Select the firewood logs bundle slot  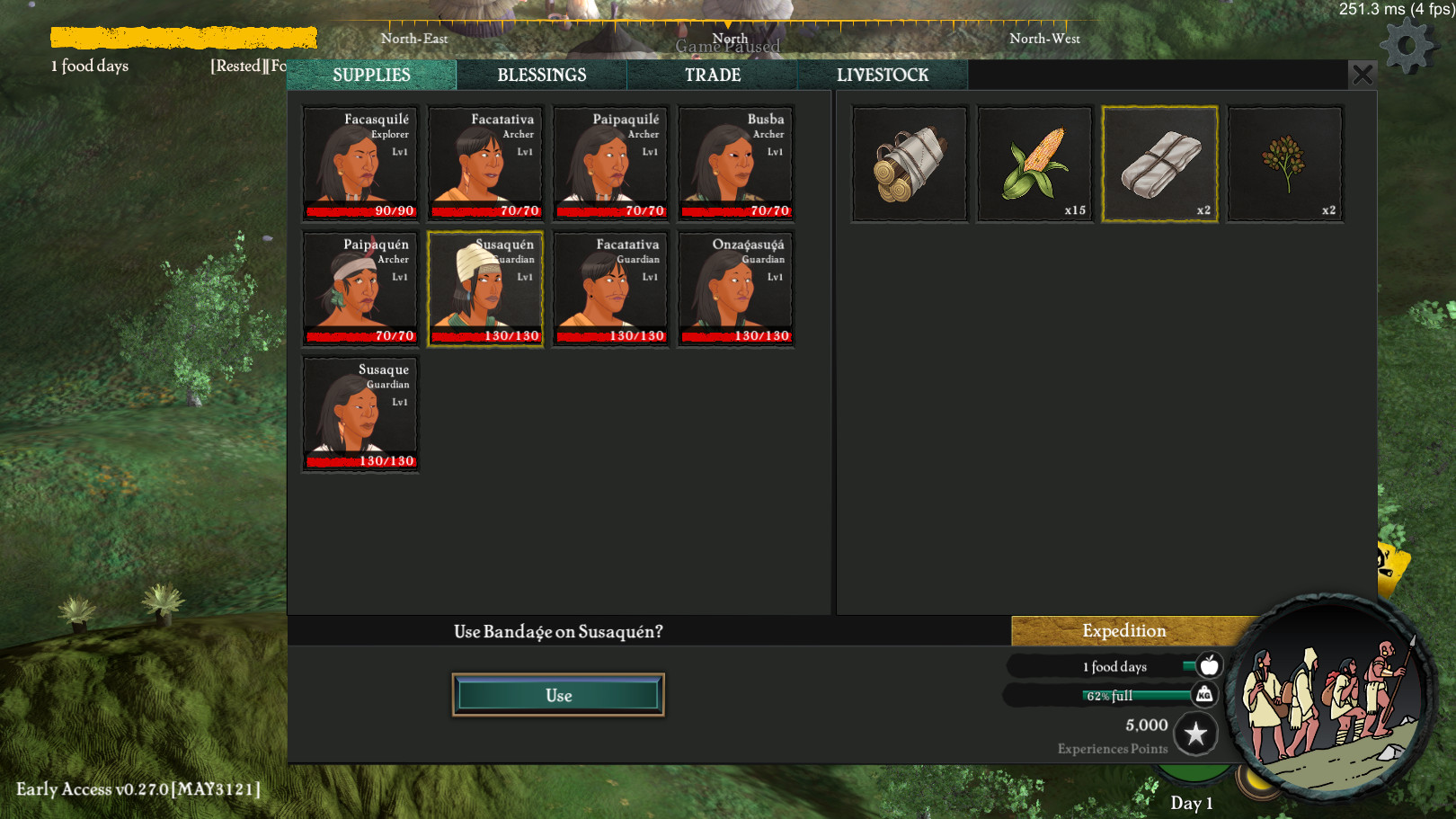[x=910, y=164]
